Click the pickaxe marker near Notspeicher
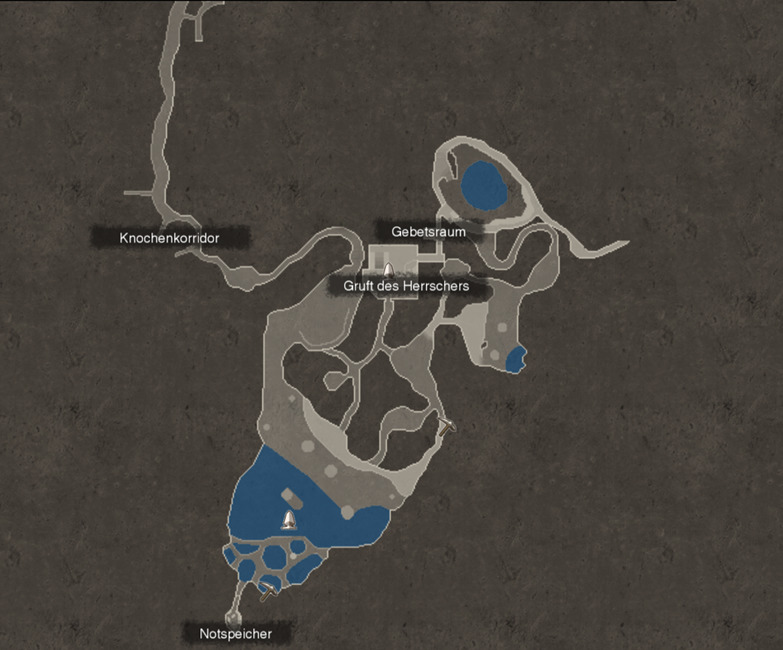Image resolution: width=783 pixels, height=650 pixels. point(268,592)
